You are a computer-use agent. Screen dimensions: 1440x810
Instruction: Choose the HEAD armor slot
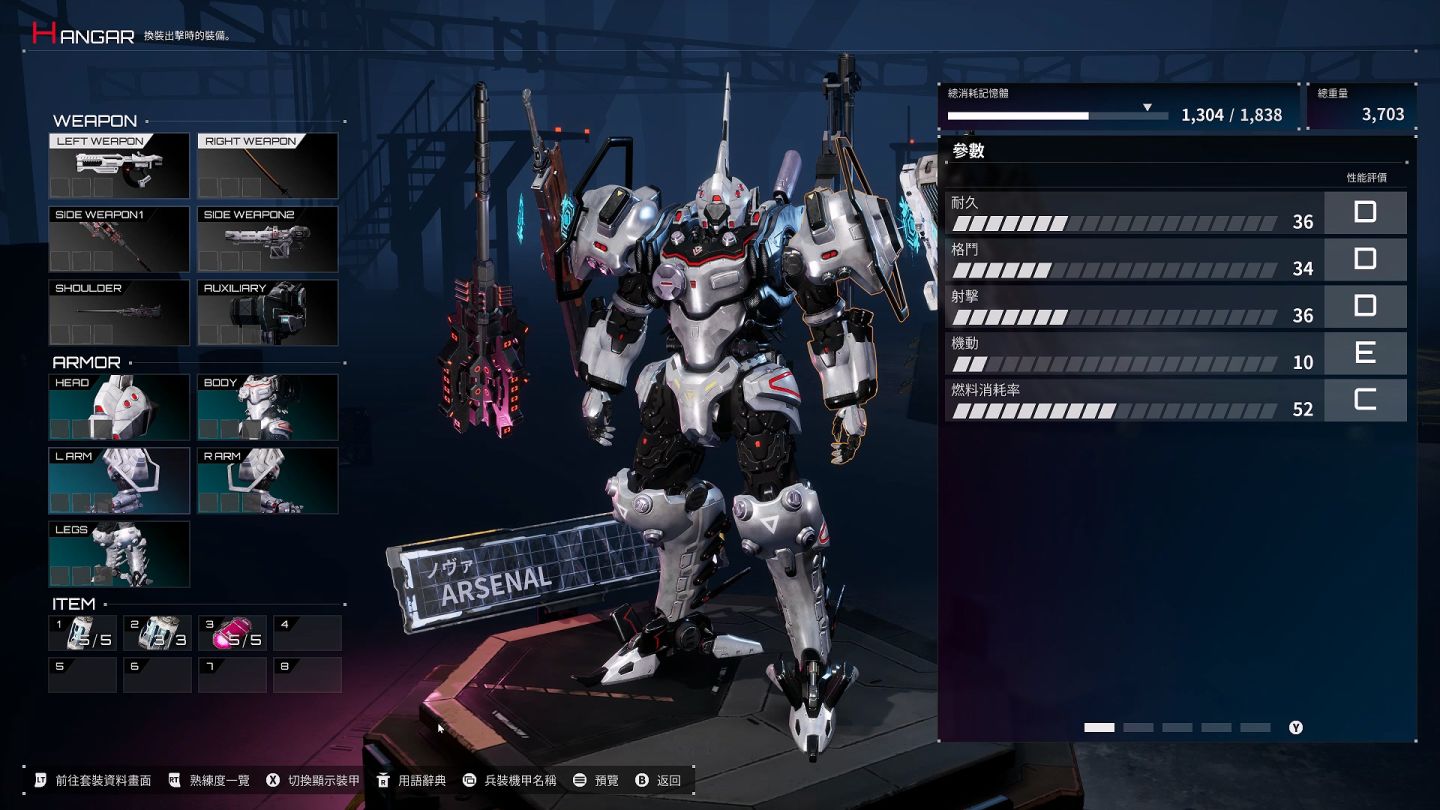tap(119, 407)
